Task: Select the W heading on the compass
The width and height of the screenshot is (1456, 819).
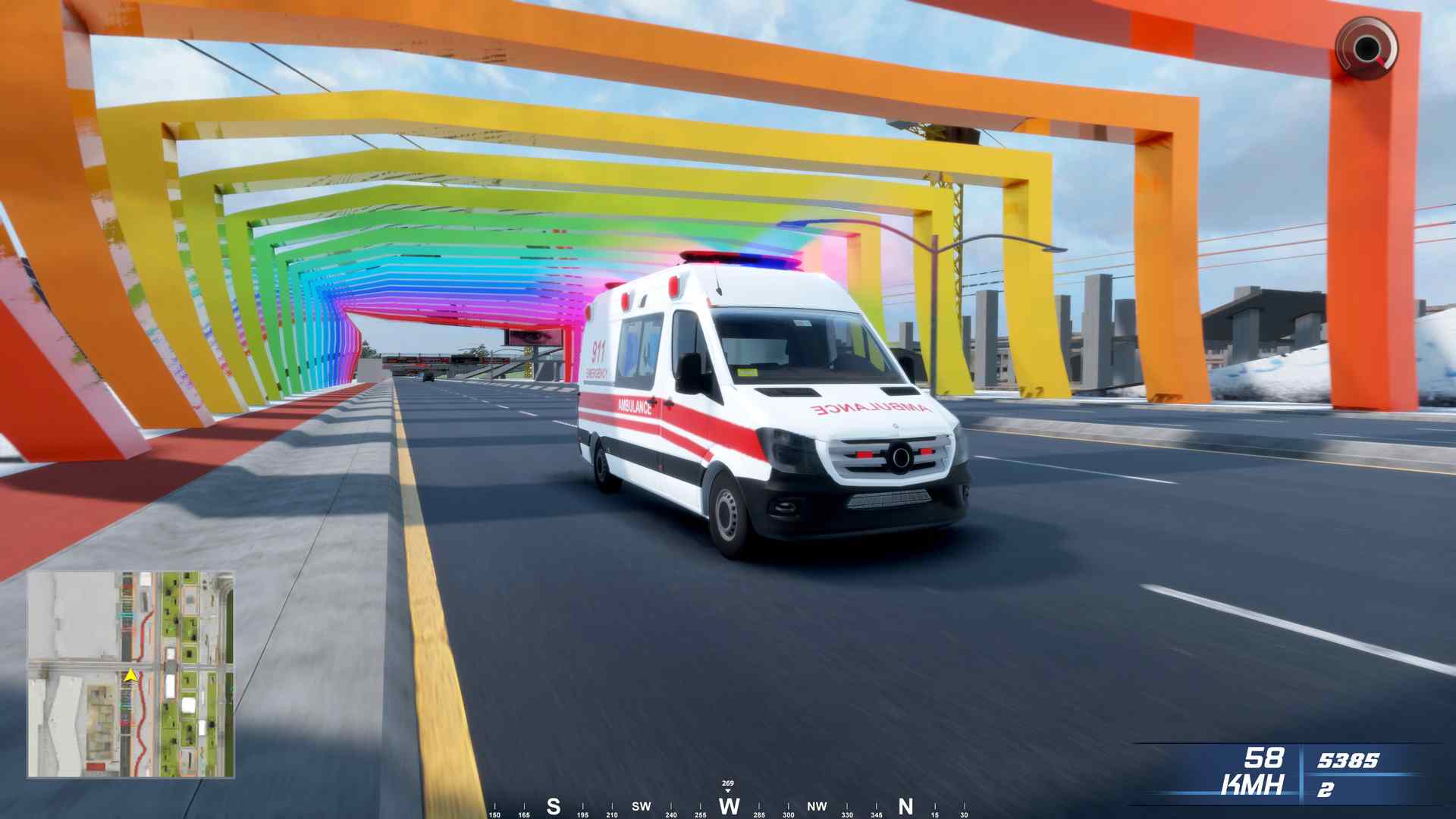Action: coord(729,806)
